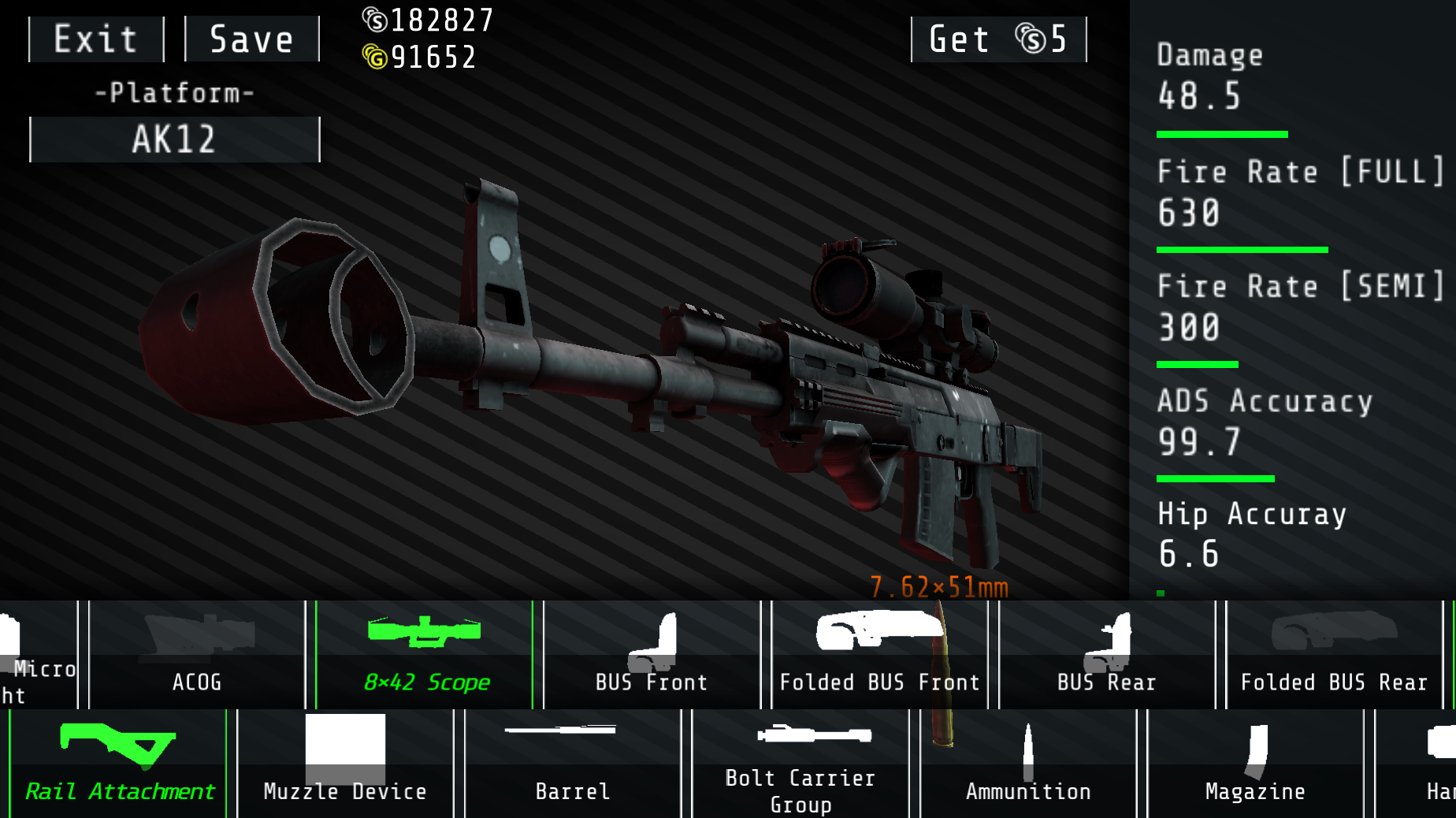Toggle the Rail Attachment category selection
The image size is (1456, 818).
117,762
